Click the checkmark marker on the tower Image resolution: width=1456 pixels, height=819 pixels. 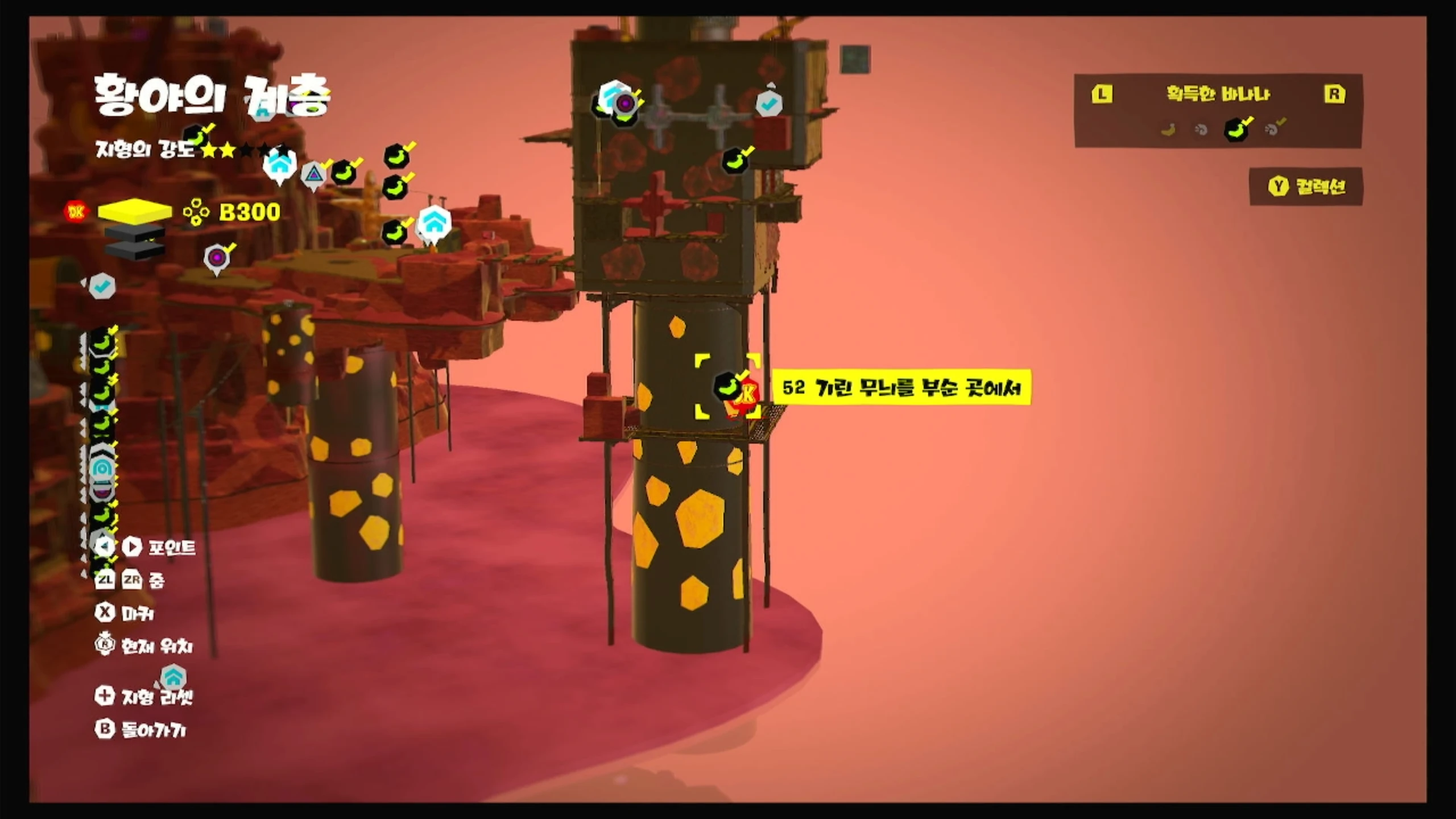tap(768, 104)
